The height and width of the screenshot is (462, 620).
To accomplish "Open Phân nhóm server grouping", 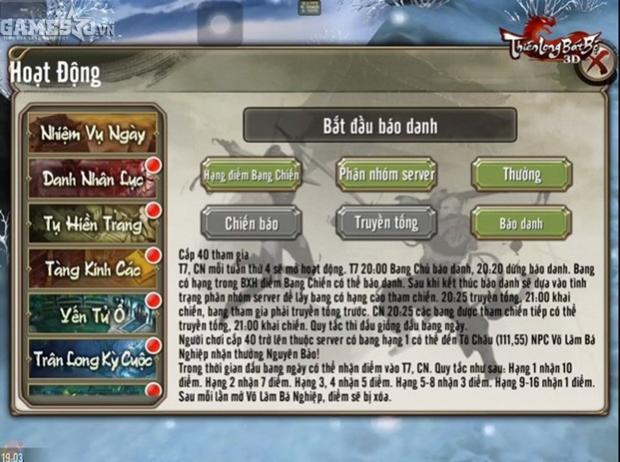I will [386, 174].
